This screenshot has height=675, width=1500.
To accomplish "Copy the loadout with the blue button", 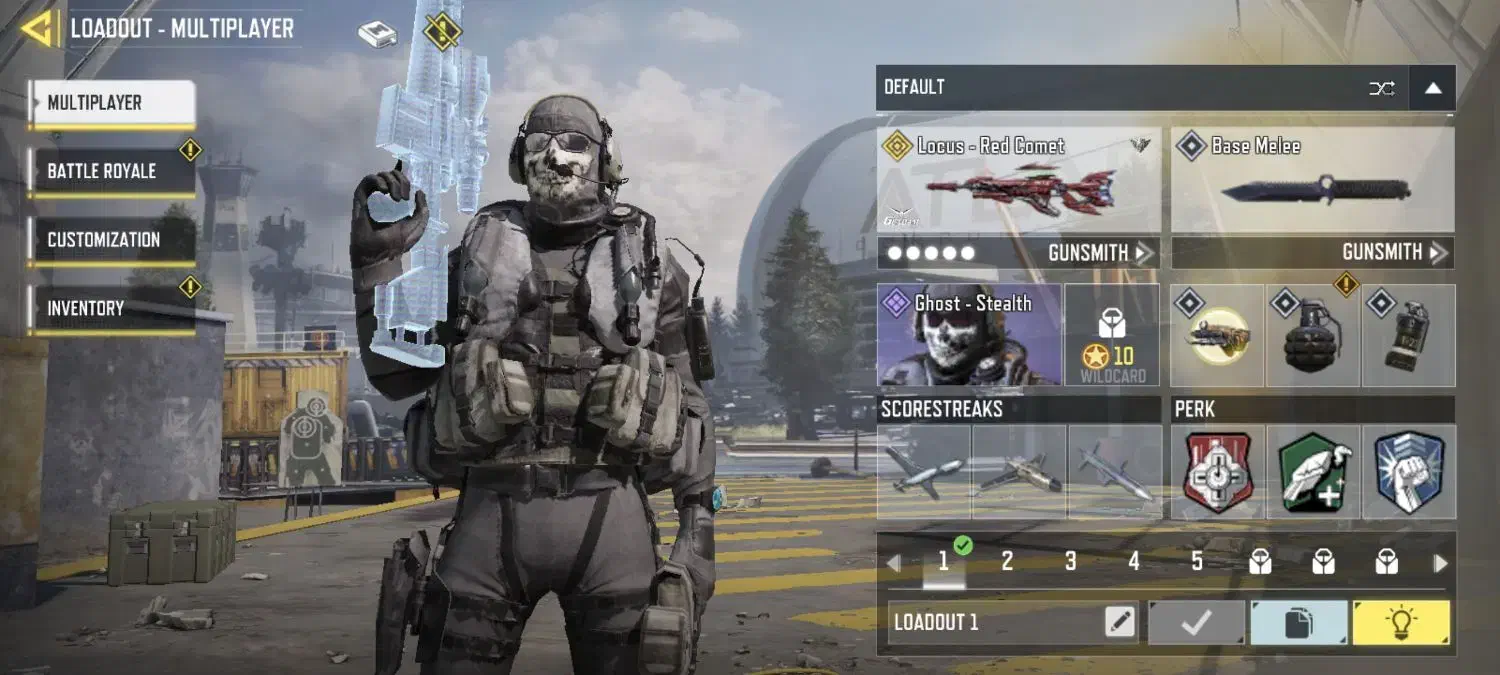I will pyautogui.click(x=1298, y=623).
